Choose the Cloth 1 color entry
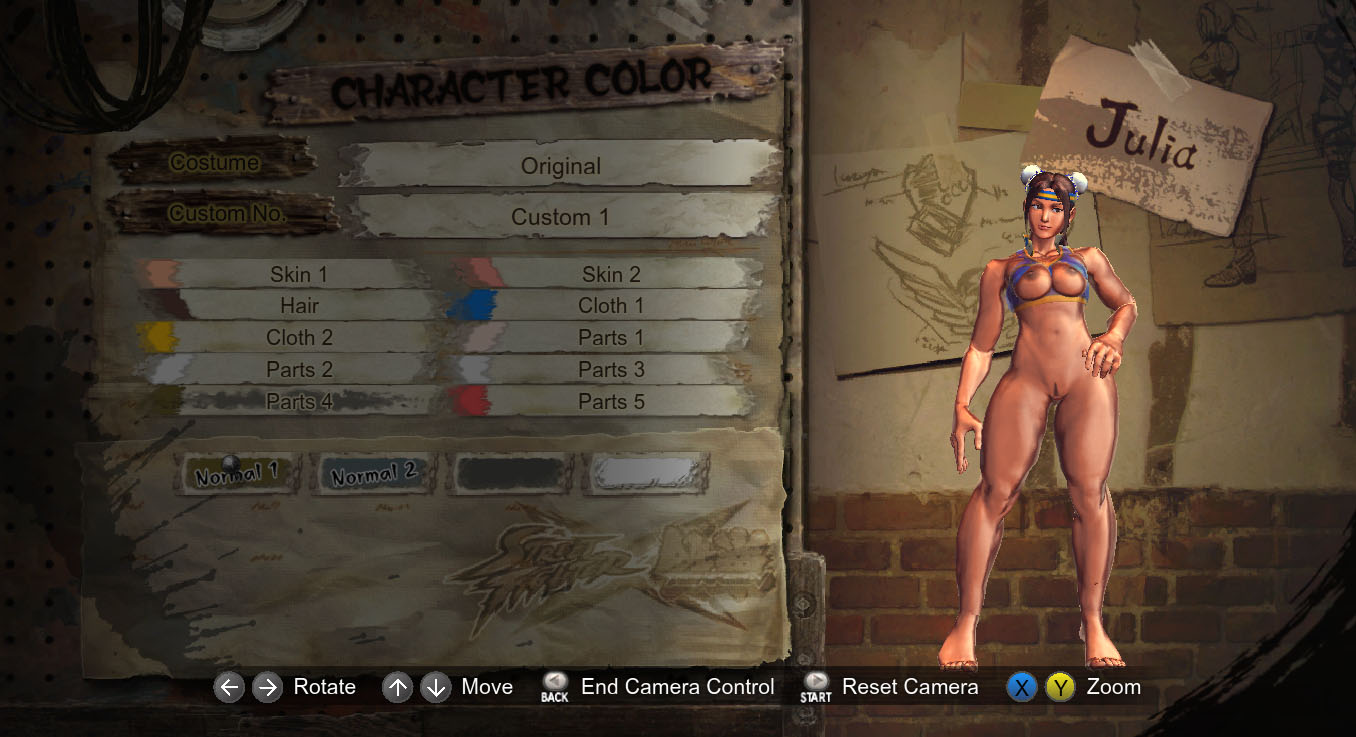Image resolution: width=1356 pixels, height=737 pixels. pyautogui.click(x=610, y=306)
